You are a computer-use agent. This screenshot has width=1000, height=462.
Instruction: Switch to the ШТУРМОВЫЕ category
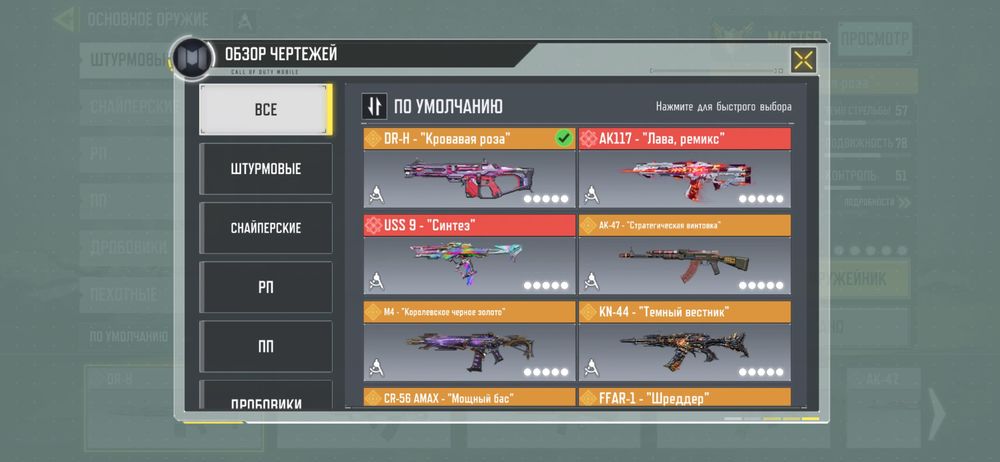[x=264, y=168]
